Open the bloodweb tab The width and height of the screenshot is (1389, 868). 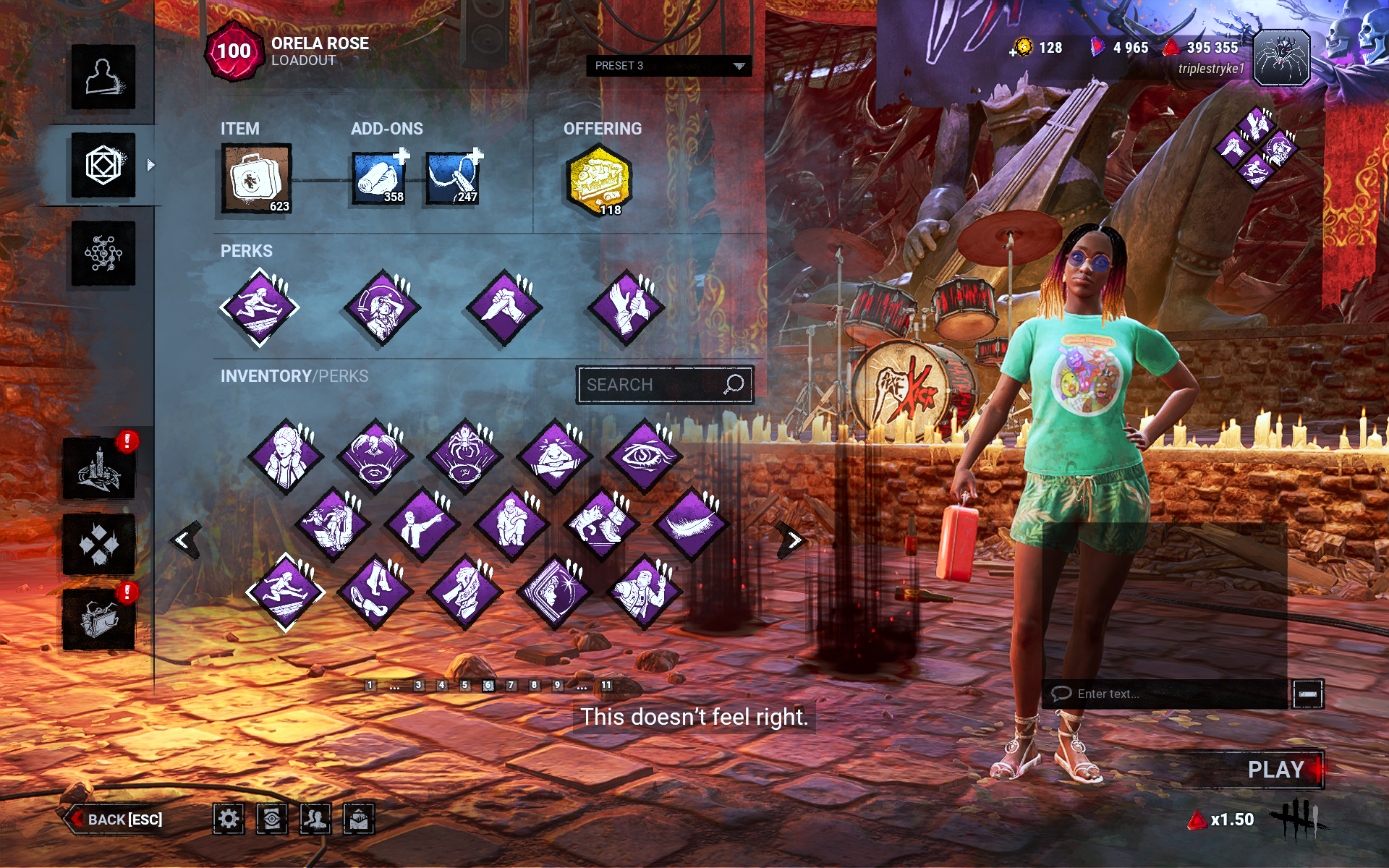[103, 254]
